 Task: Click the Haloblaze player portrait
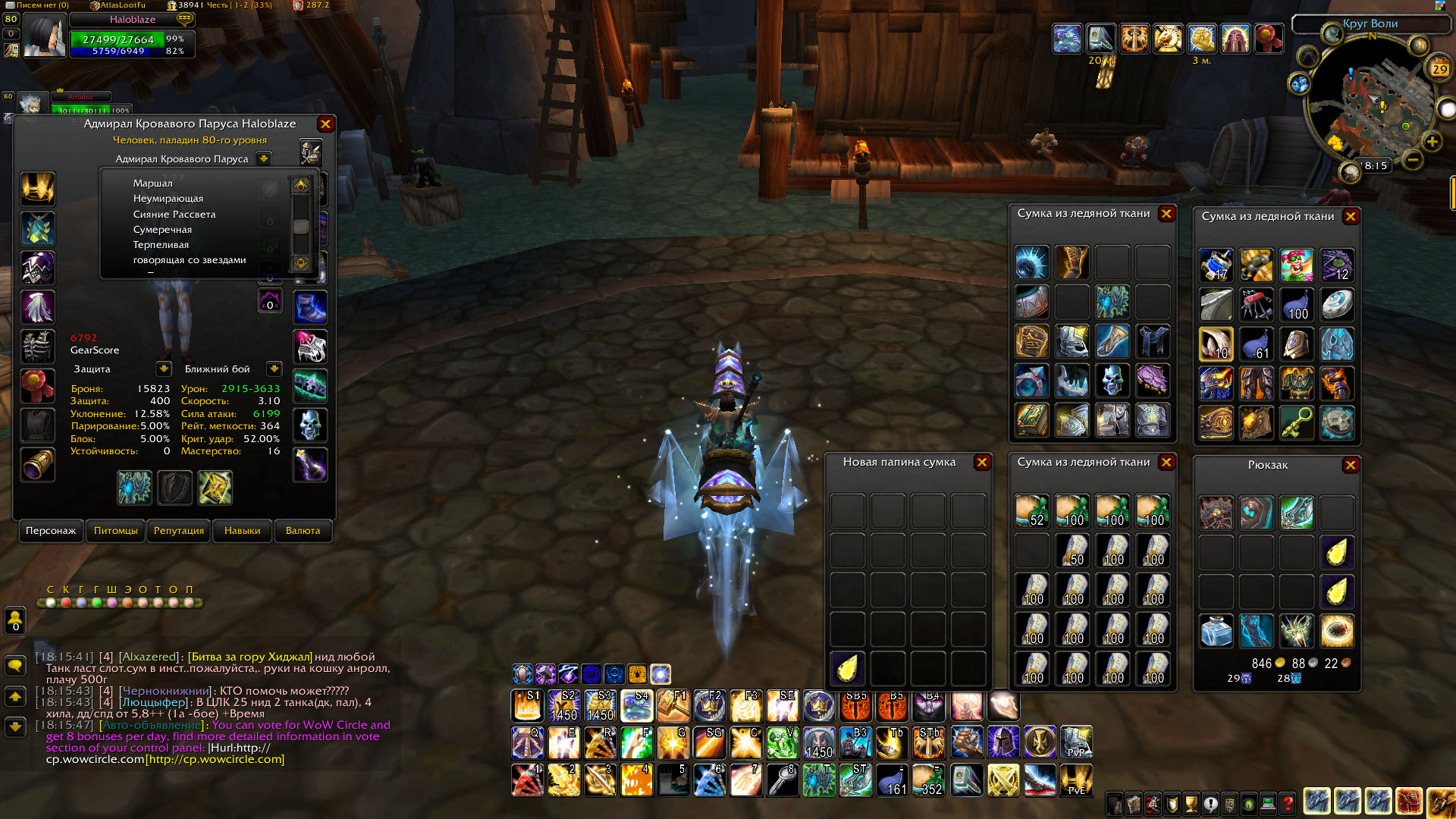(x=44, y=36)
